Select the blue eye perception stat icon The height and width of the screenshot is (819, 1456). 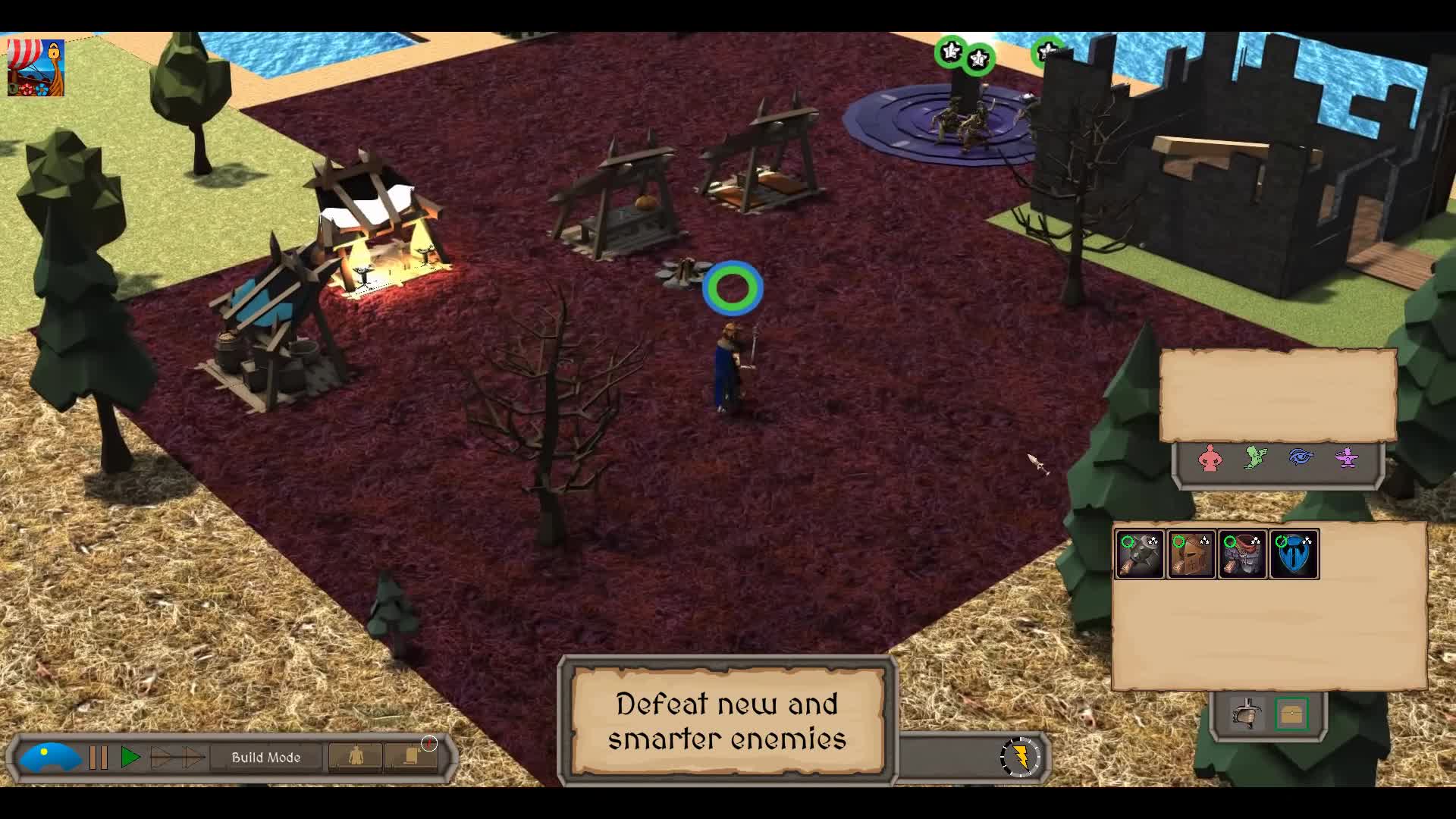(x=1301, y=459)
